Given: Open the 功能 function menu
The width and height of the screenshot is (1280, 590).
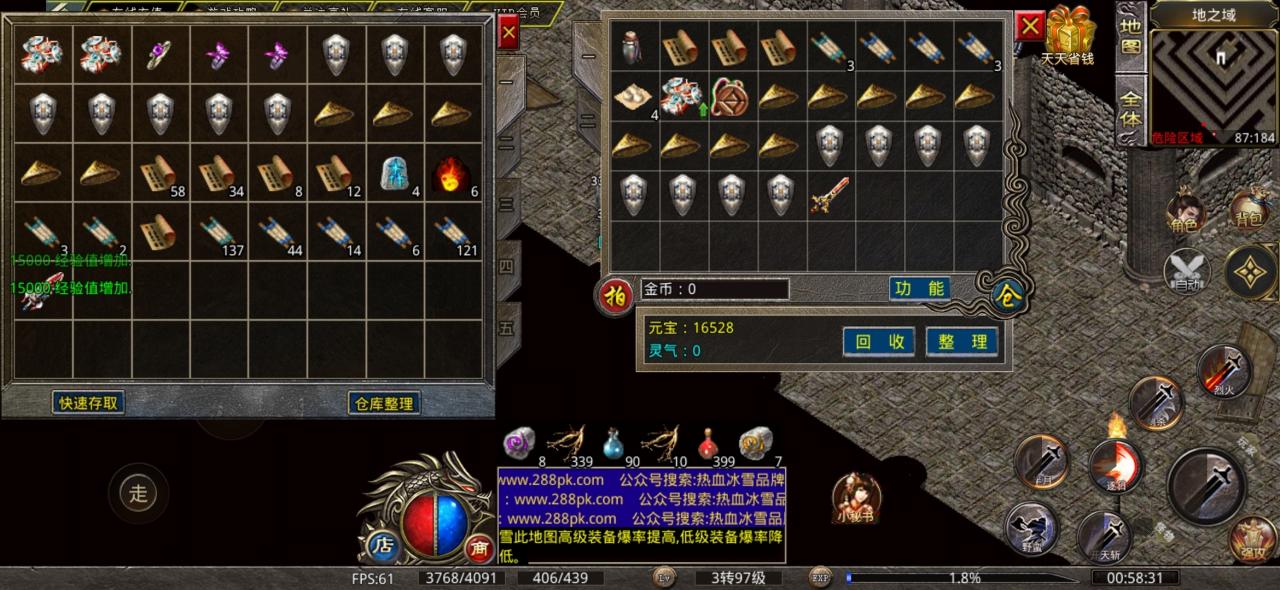Looking at the screenshot, I should (x=919, y=289).
